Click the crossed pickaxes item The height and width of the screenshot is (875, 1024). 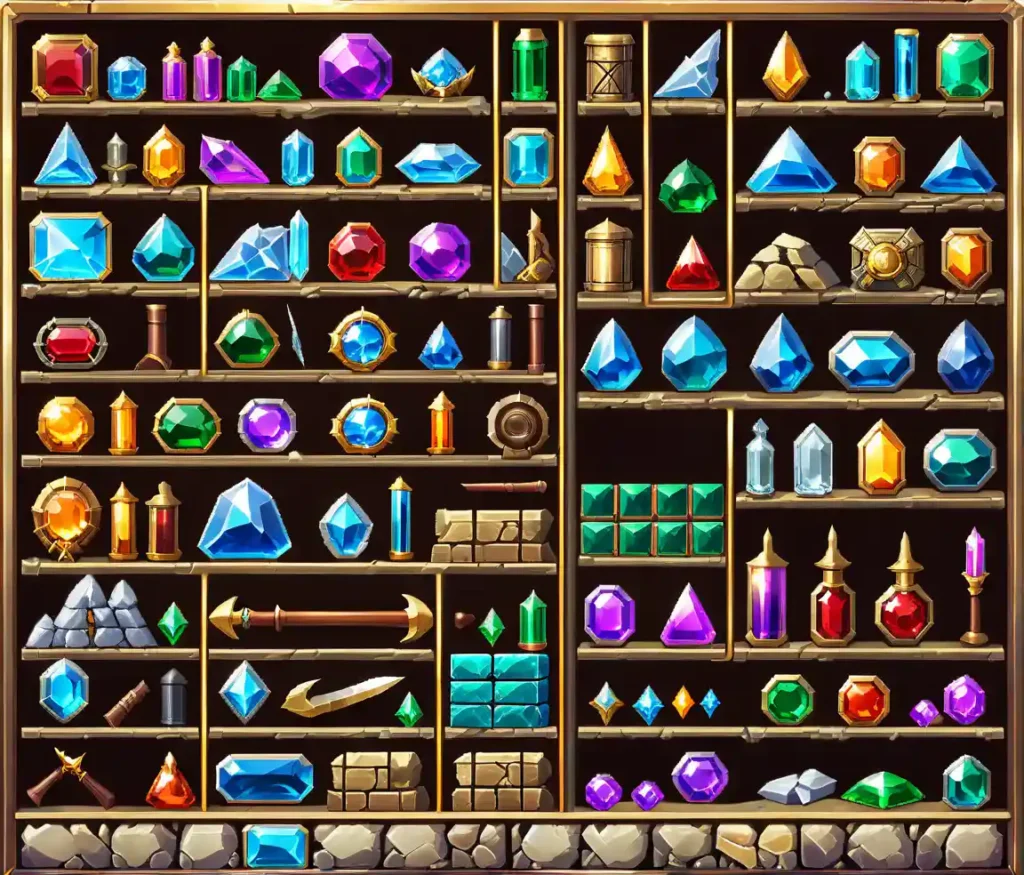click(70, 779)
